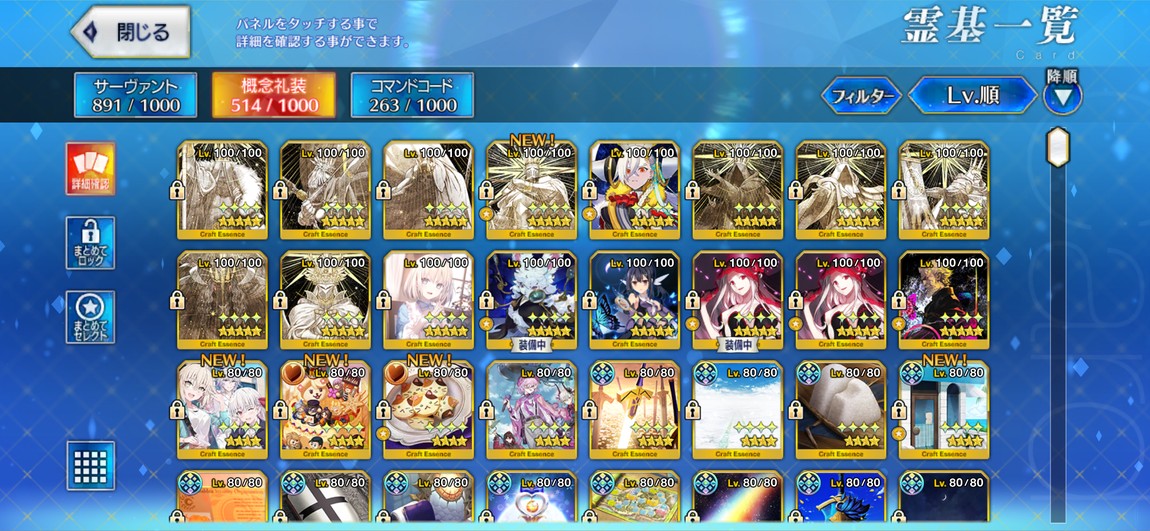Image resolution: width=1150 pixels, height=531 pixels.
Task: Pick the NEW heart chocolates craft essence
Action: (x=325, y=409)
